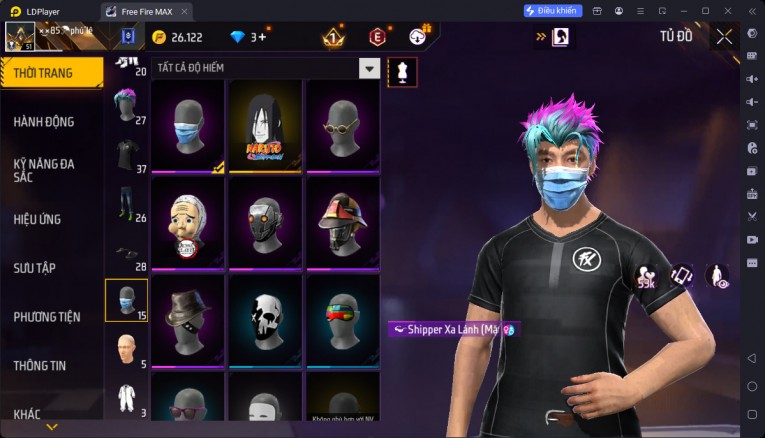Select the blue surgical mask item

tap(188, 127)
